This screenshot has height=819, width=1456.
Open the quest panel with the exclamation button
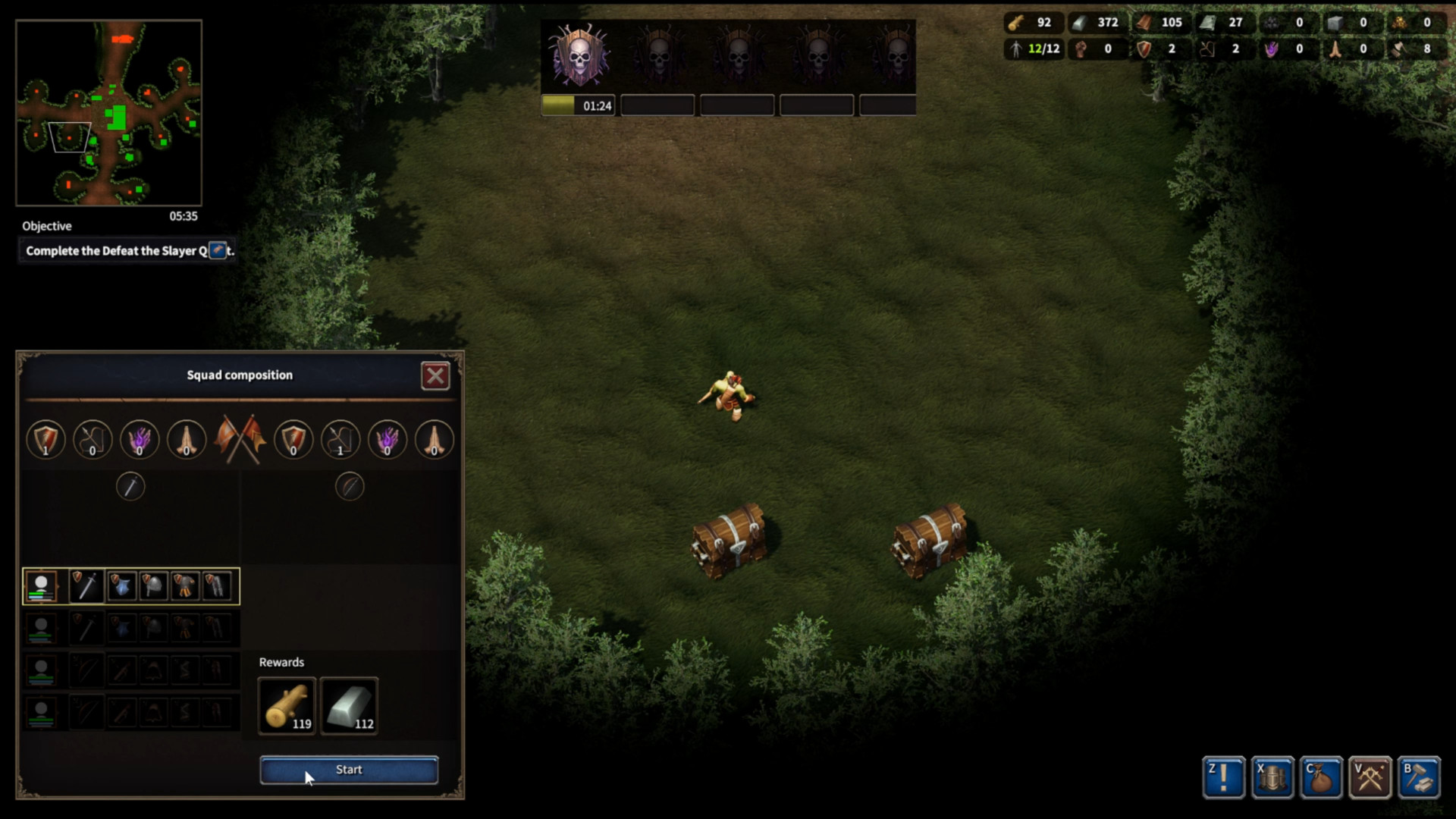[x=1223, y=777]
